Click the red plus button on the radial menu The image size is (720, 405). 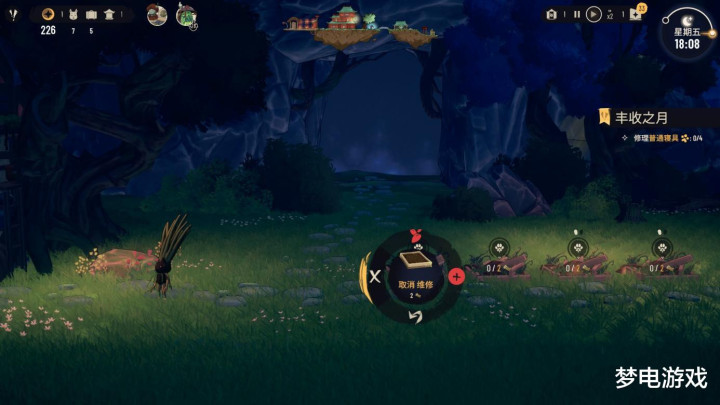(x=456, y=276)
